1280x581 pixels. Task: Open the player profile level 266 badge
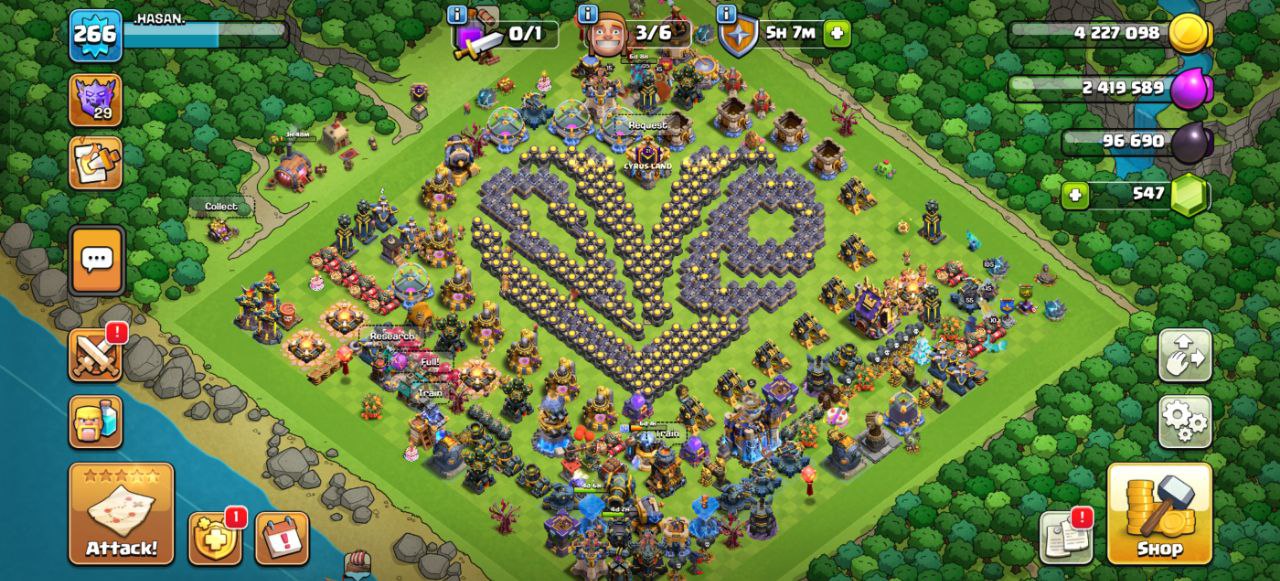[96, 35]
